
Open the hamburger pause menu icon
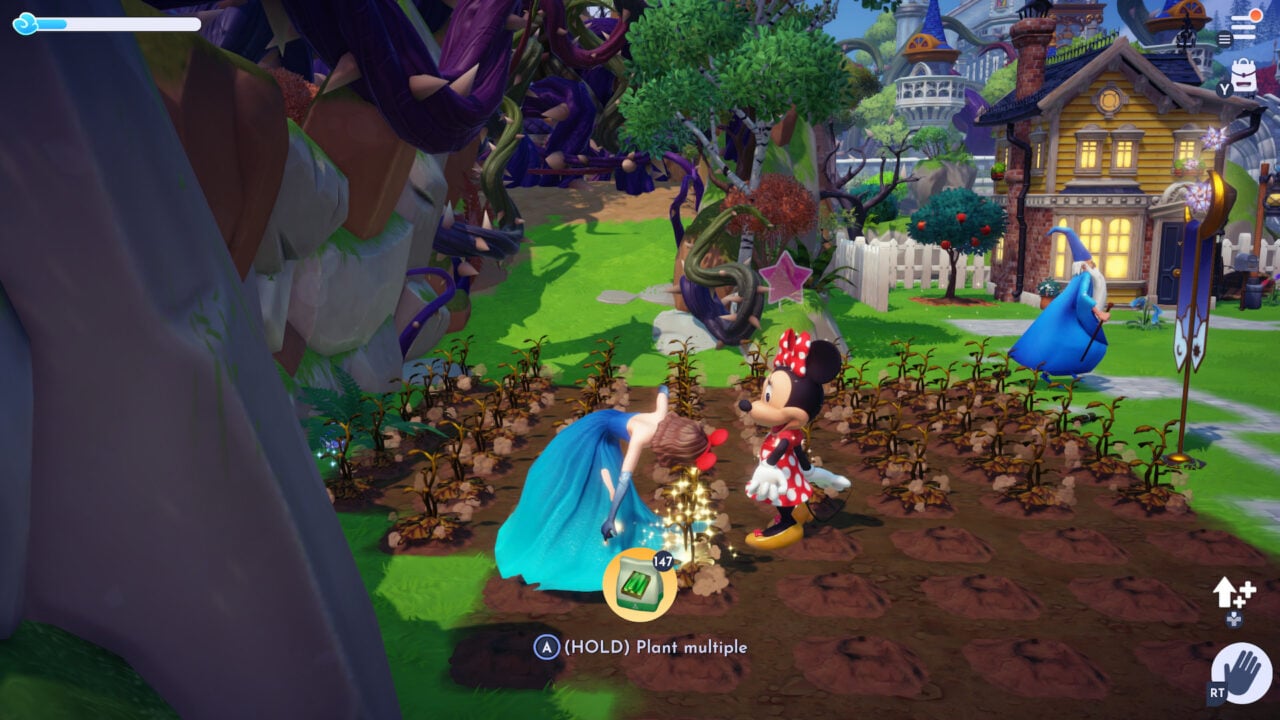click(x=1224, y=38)
